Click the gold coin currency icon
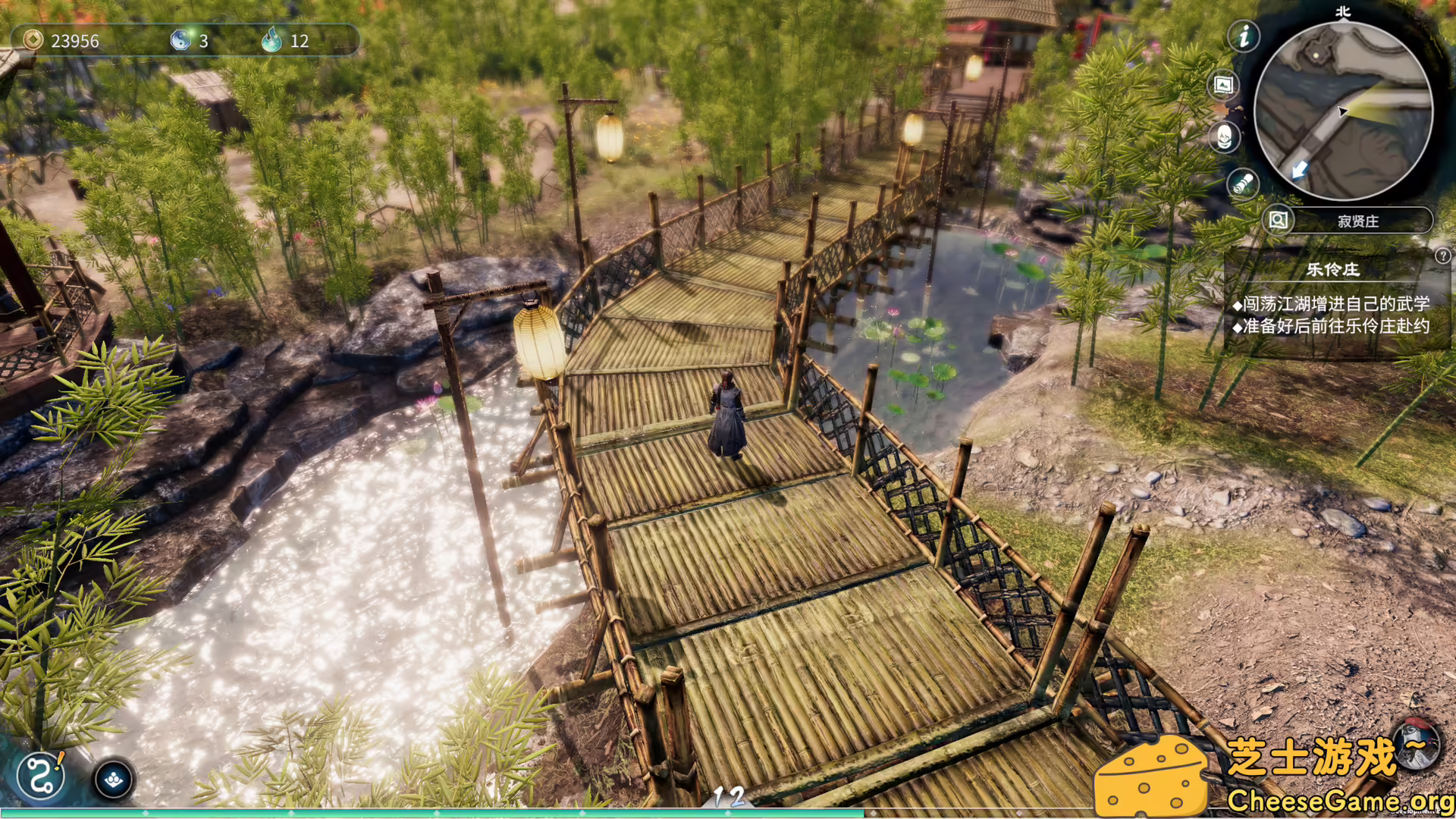Viewport: 1456px width, 819px height. tap(33, 42)
